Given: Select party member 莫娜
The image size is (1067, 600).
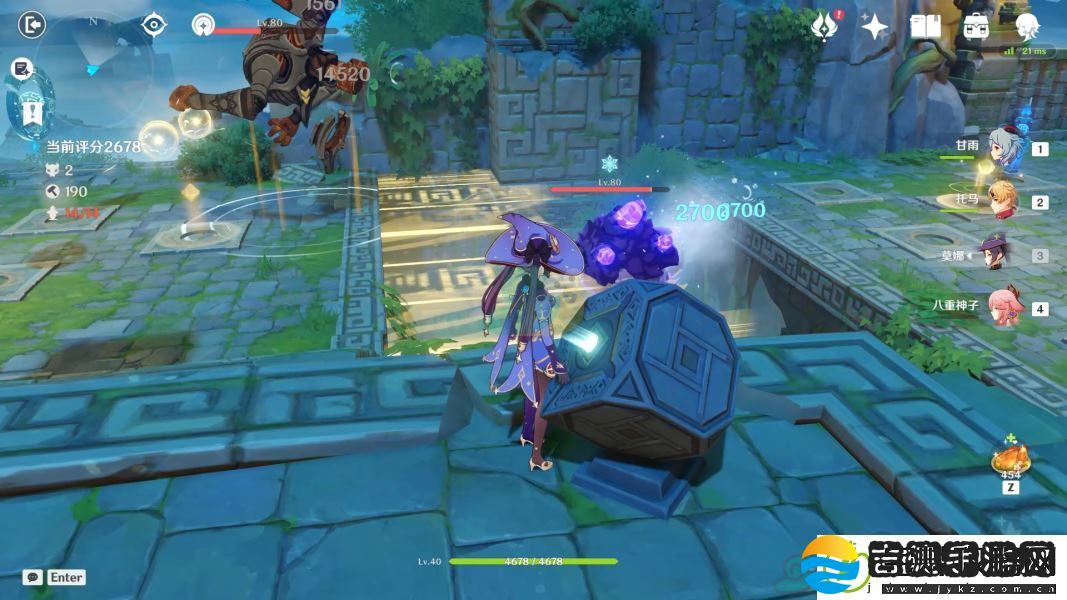Looking at the screenshot, I should (x=1001, y=254).
